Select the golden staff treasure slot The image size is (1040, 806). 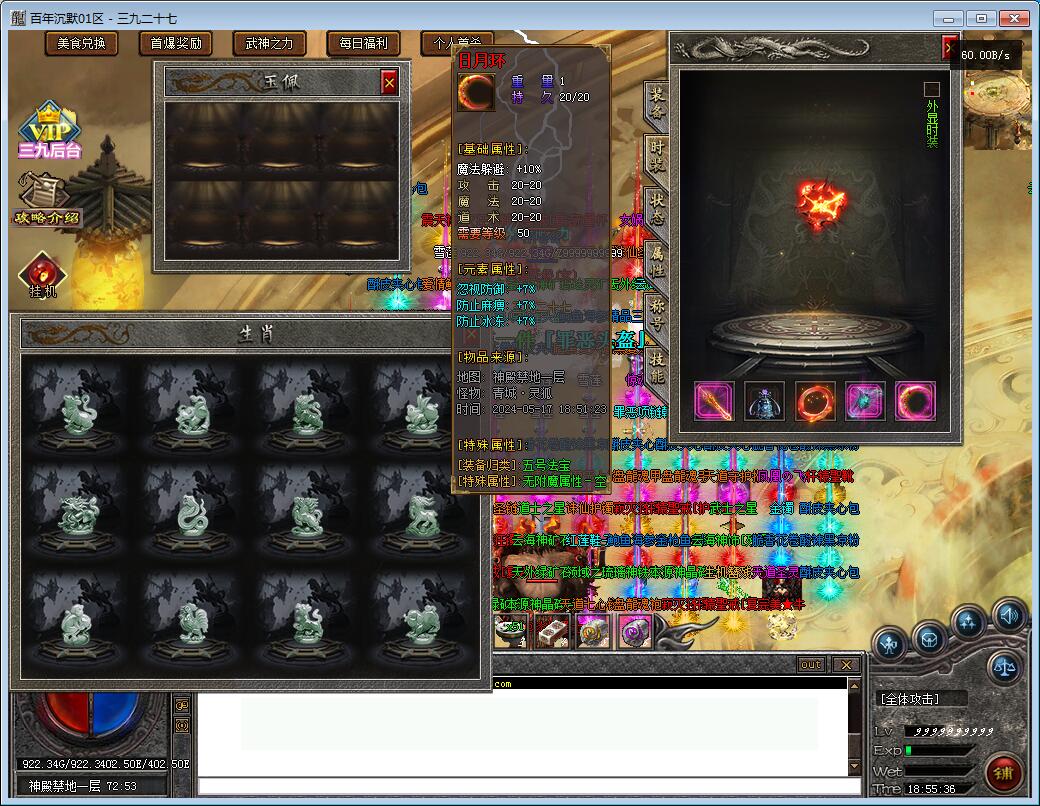(x=714, y=401)
